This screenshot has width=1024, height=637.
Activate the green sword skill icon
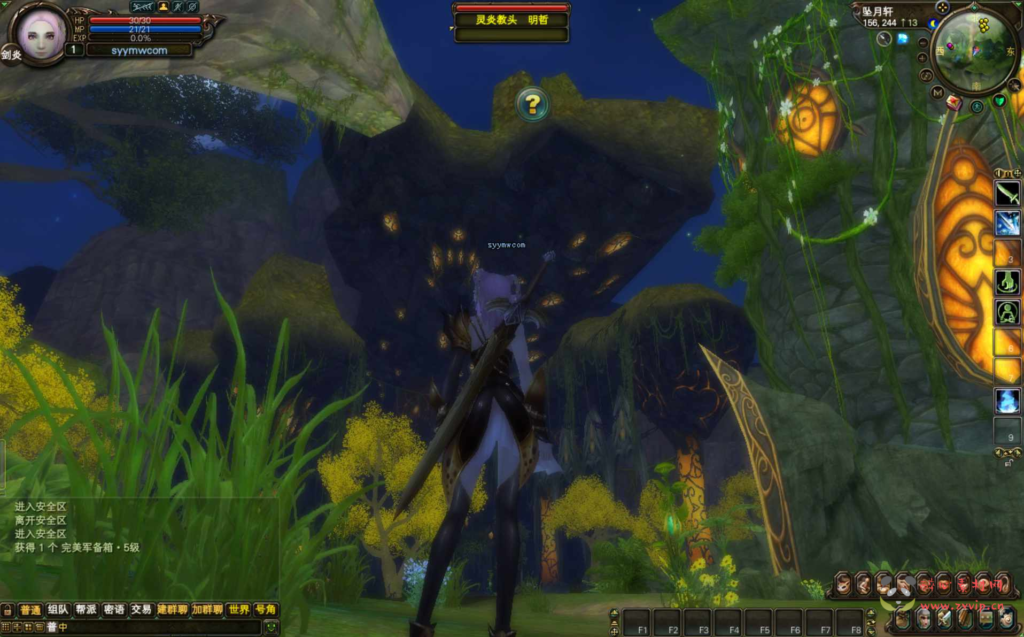(1007, 193)
